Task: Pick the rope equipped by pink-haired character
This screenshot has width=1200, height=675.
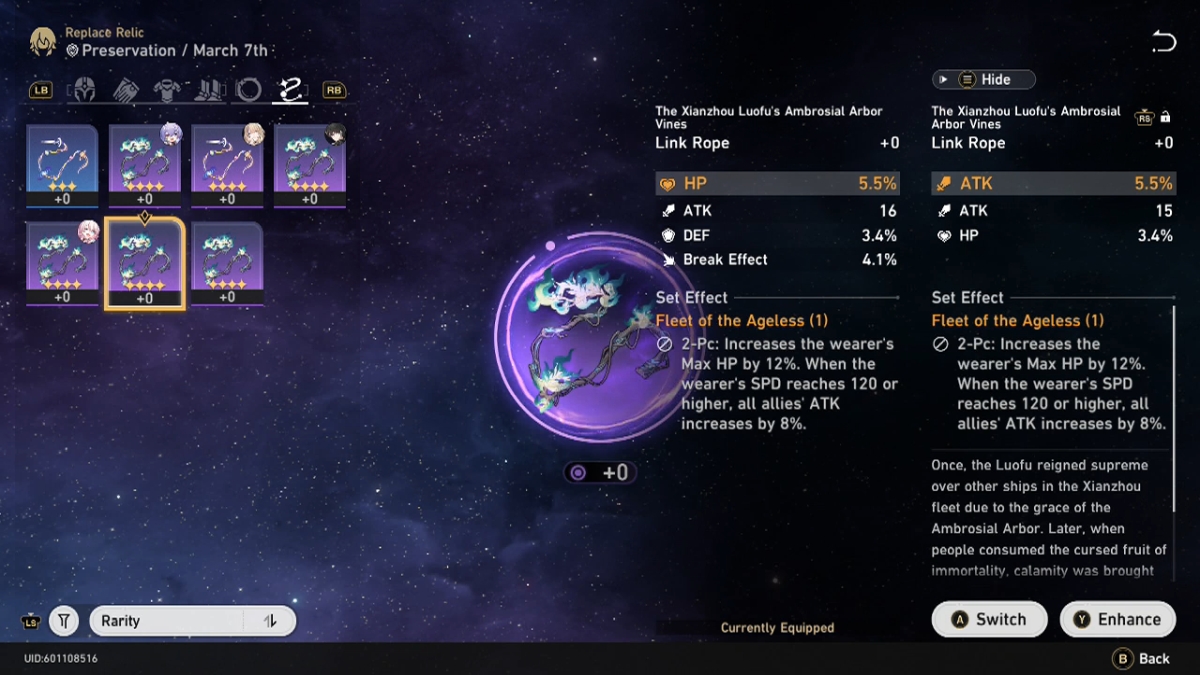Action: tap(62, 263)
